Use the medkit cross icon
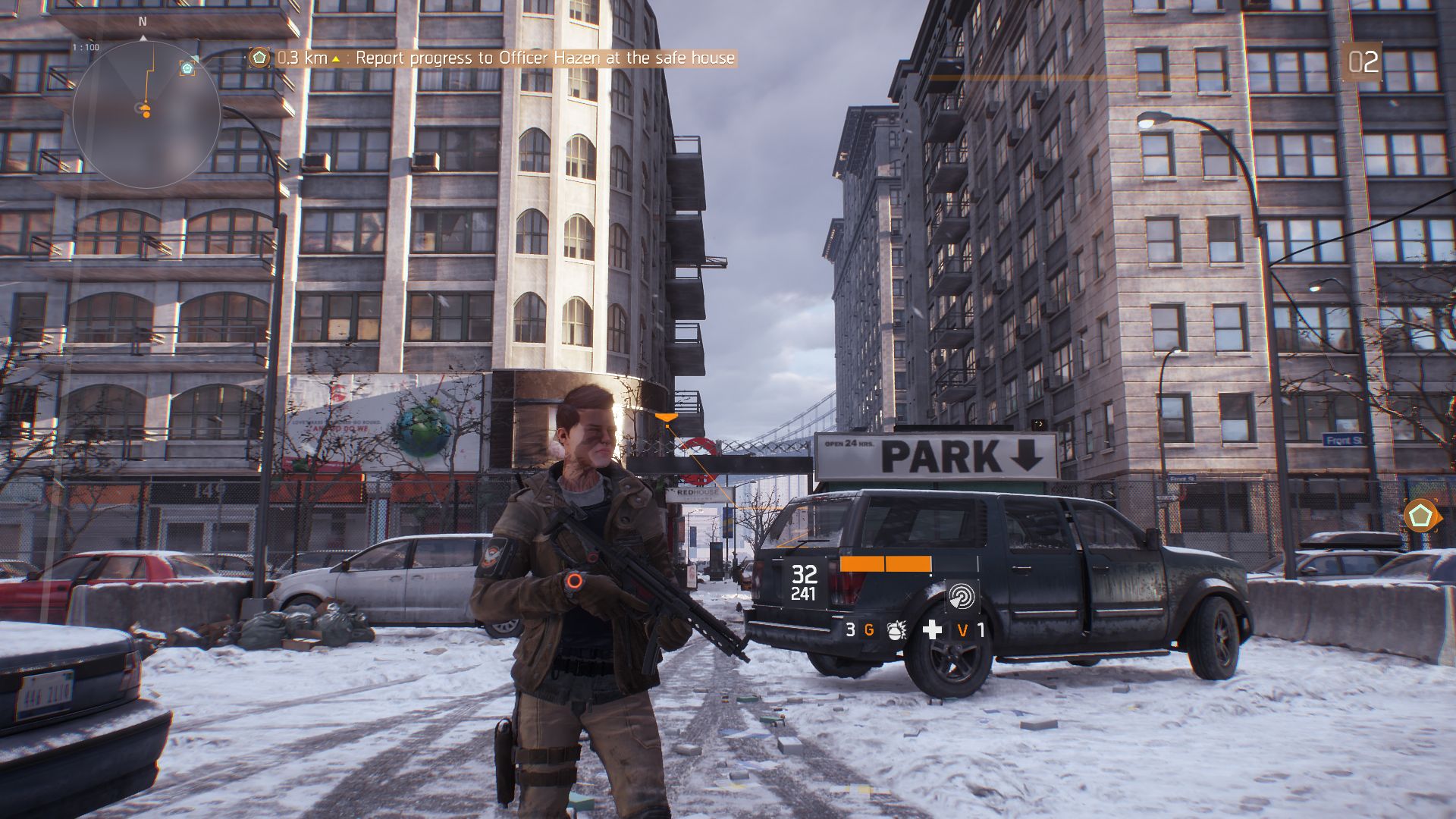The width and height of the screenshot is (1456, 819). (932, 629)
